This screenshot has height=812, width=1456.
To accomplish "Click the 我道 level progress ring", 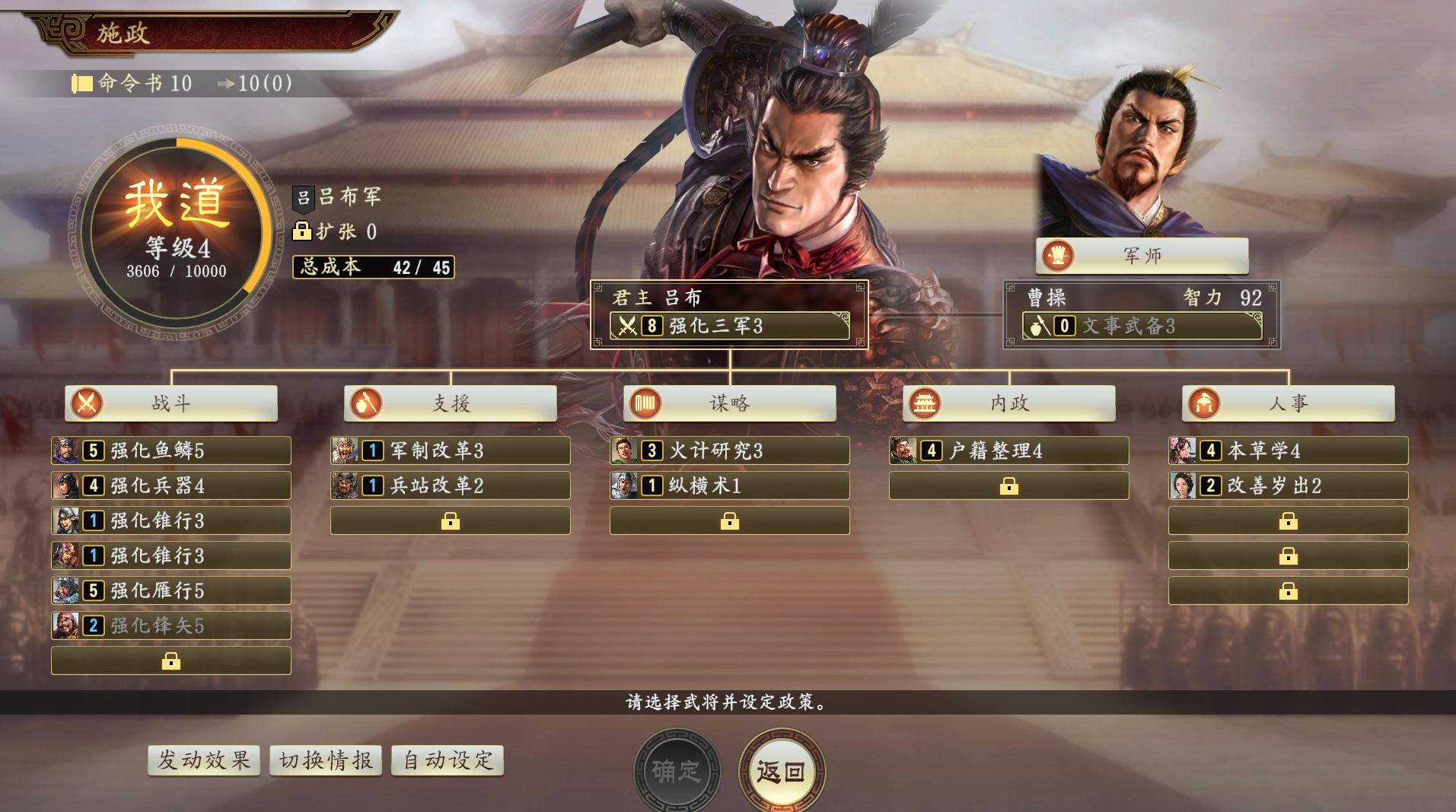I will [177, 215].
